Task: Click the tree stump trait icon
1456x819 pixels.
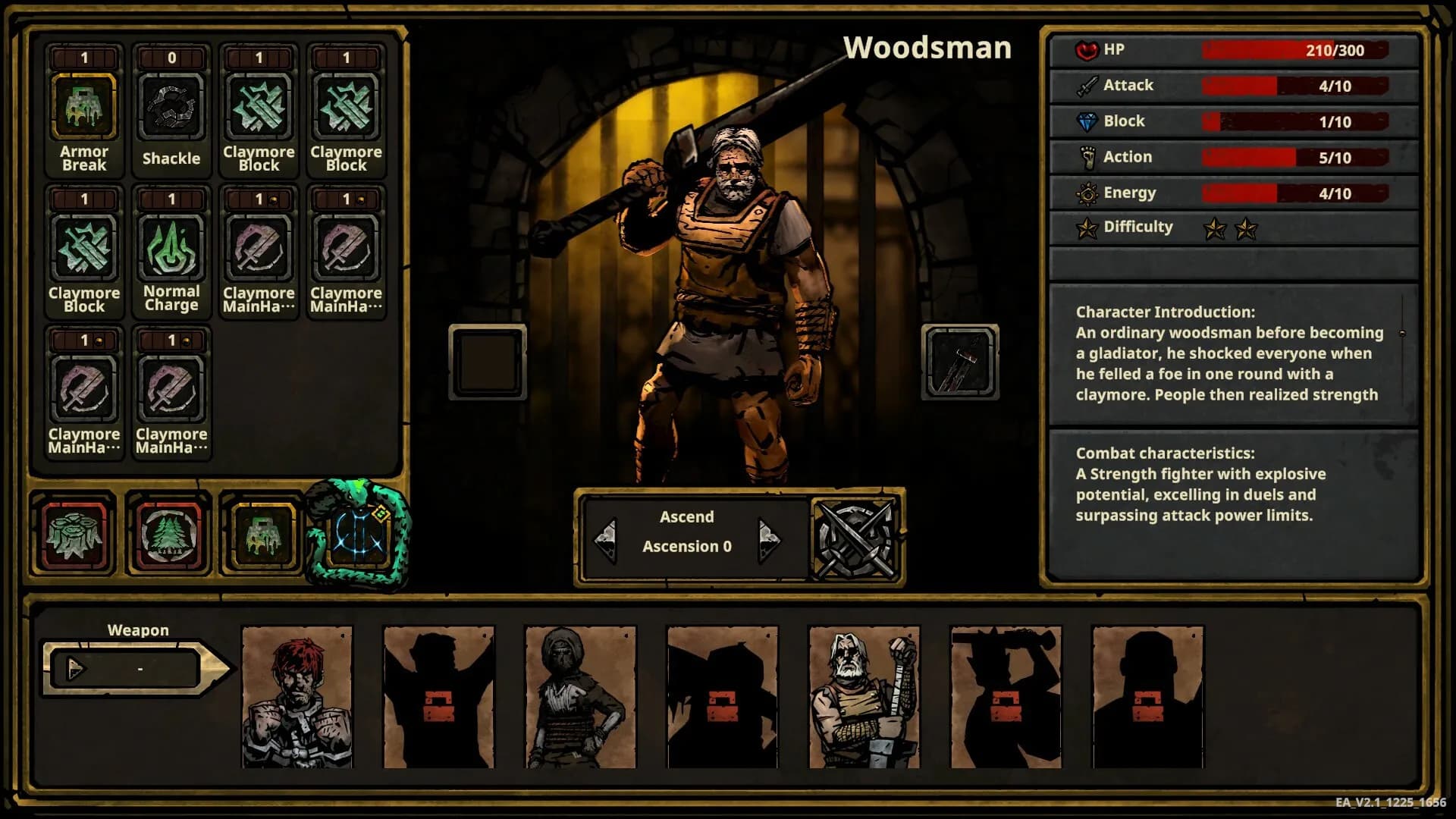Action: click(x=74, y=535)
